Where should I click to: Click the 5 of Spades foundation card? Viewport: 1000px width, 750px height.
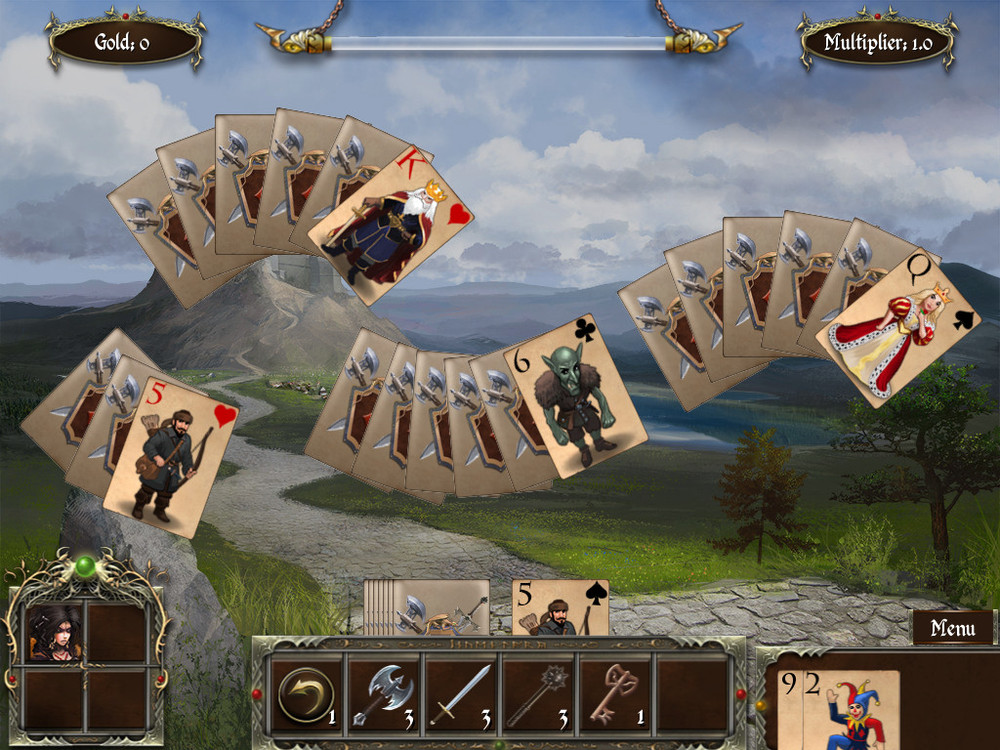pyautogui.click(x=559, y=608)
